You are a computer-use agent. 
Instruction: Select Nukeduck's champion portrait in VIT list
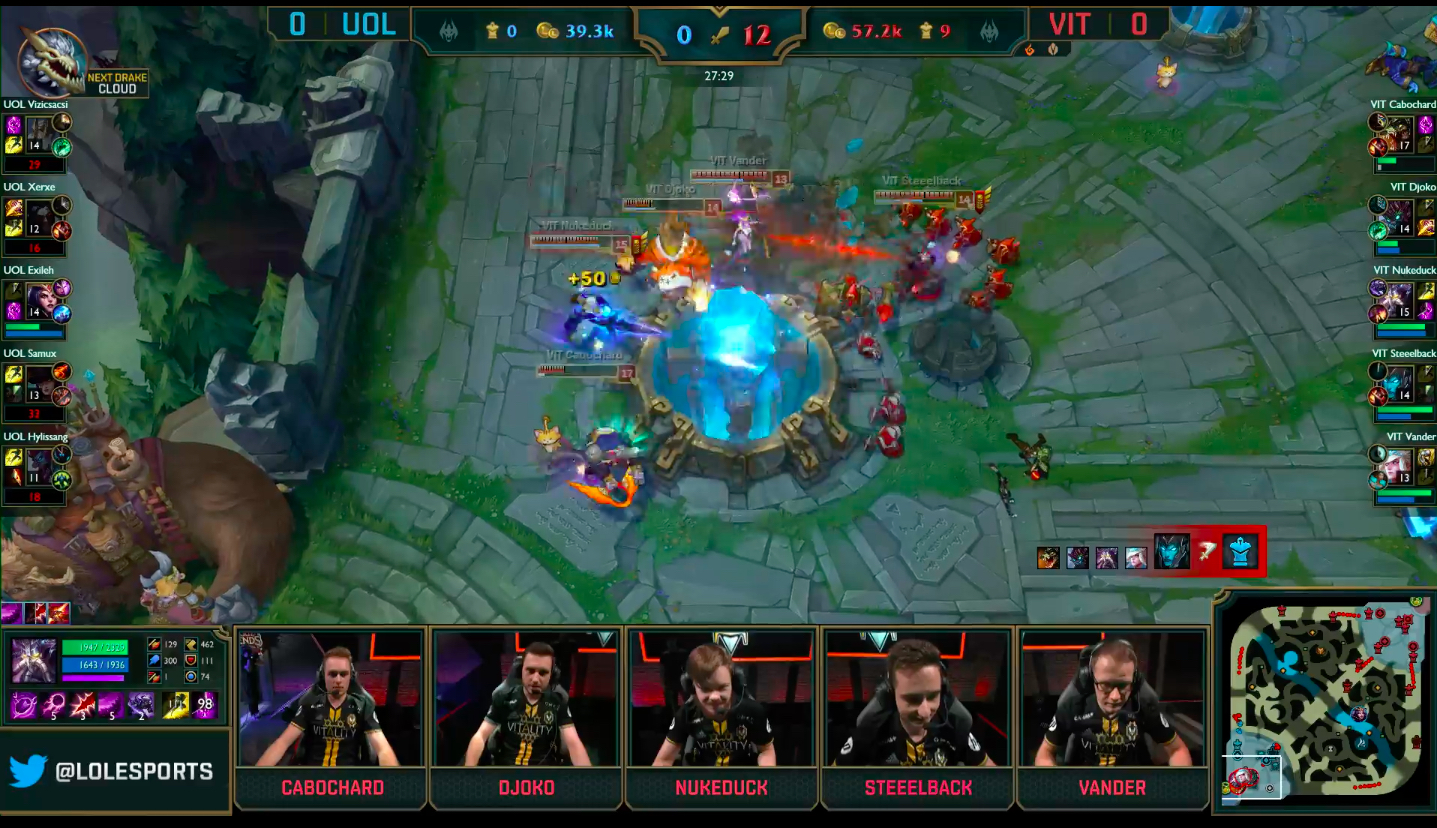pyautogui.click(x=1399, y=297)
